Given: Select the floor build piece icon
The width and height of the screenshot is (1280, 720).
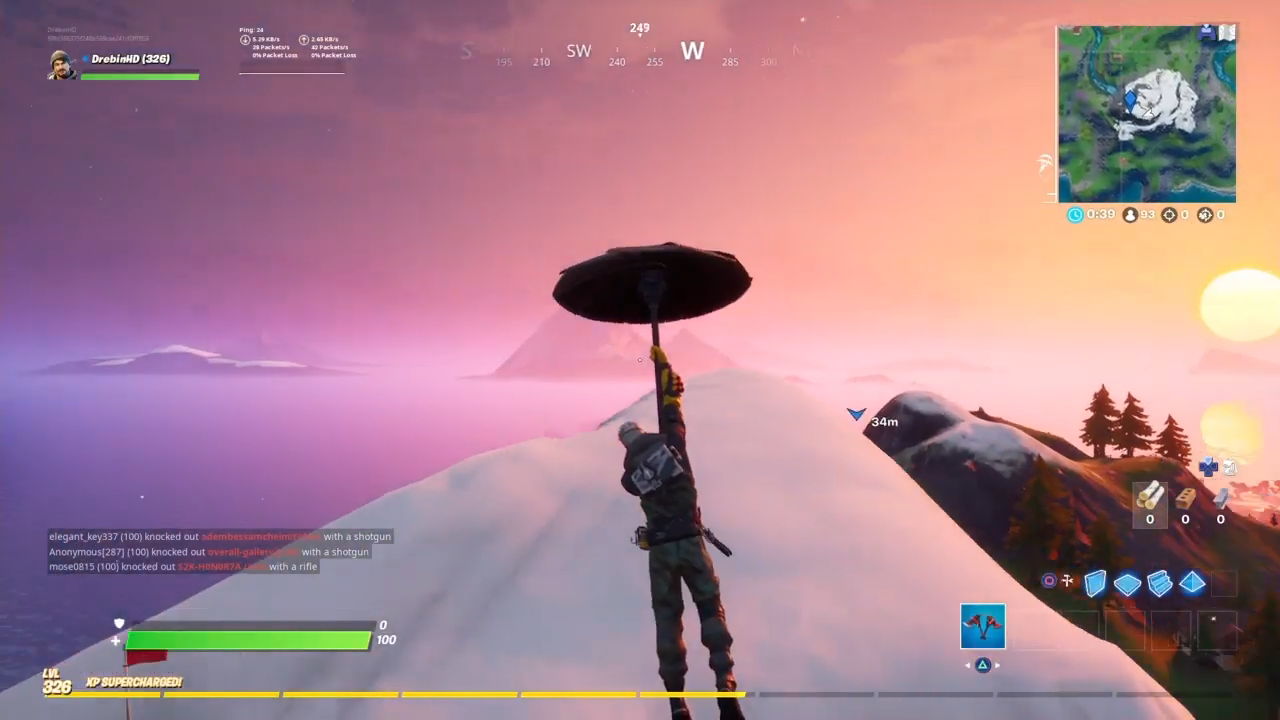Looking at the screenshot, I should click(1128, 584).
